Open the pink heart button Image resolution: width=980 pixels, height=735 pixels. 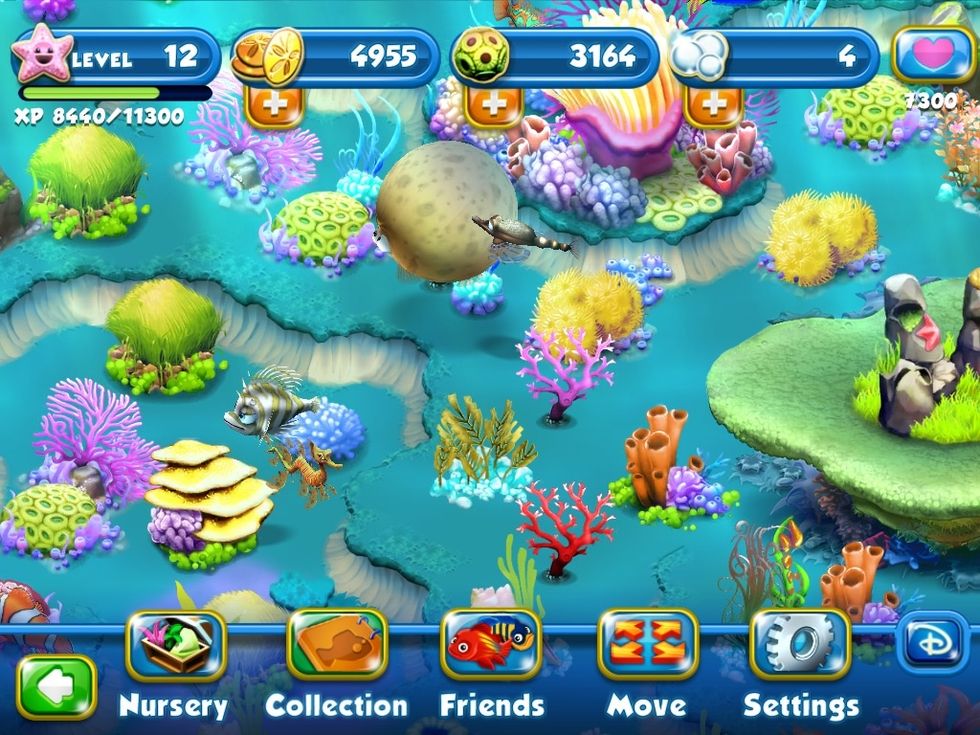pyautogui.click(x=932, y=55)
